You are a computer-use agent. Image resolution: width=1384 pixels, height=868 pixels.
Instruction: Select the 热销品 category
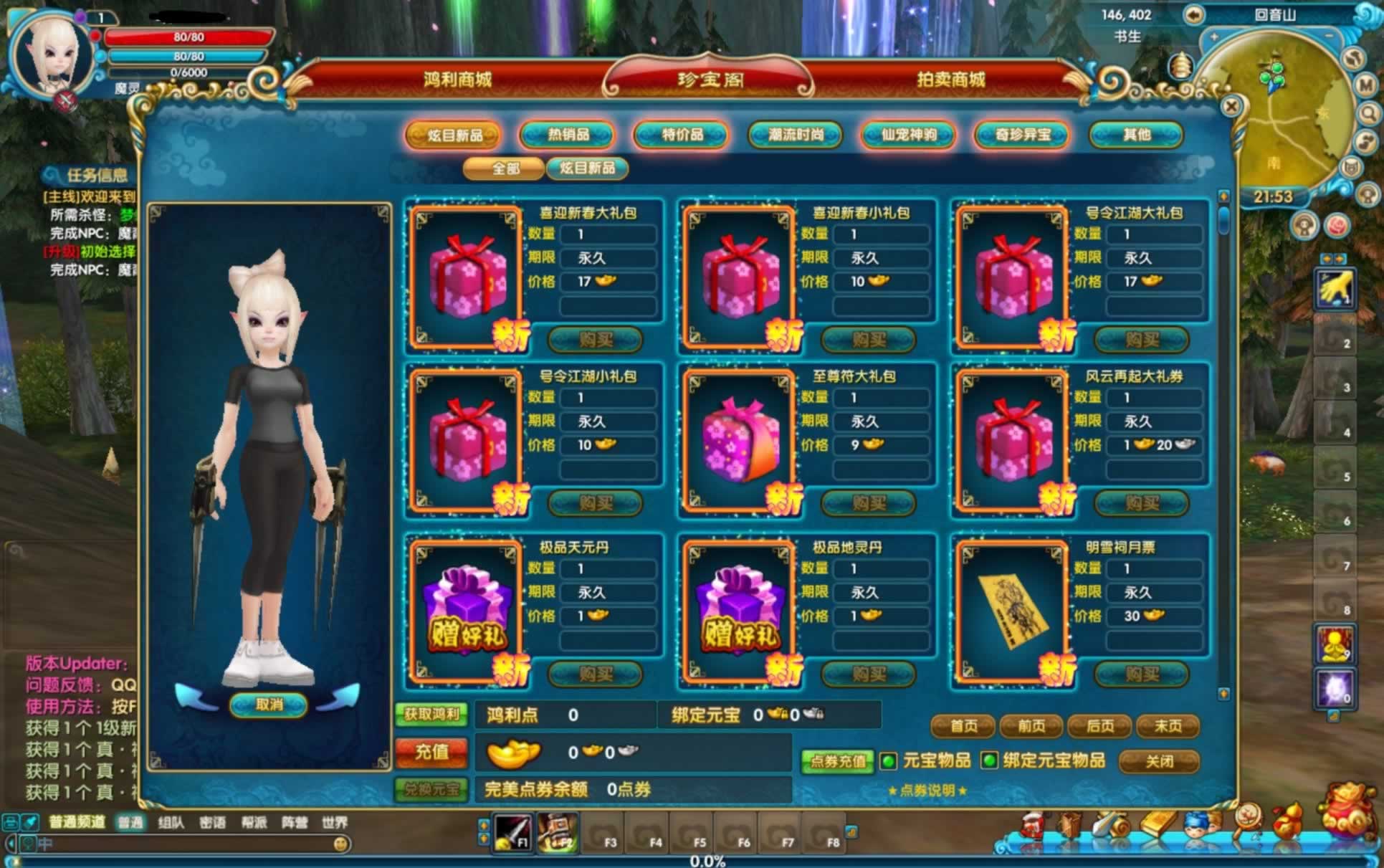click(568, 135)
